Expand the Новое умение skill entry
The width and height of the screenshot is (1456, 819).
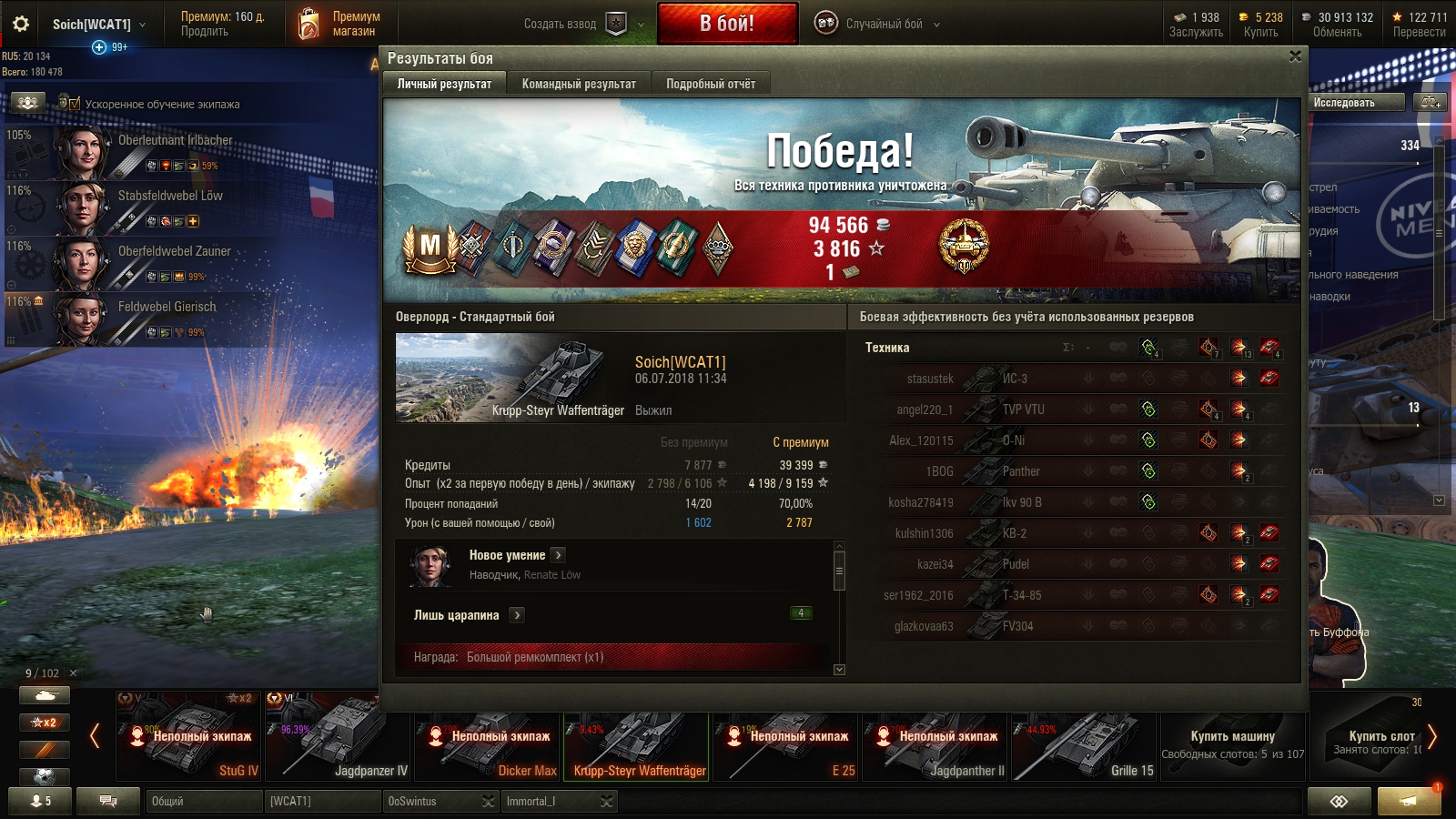558,555
